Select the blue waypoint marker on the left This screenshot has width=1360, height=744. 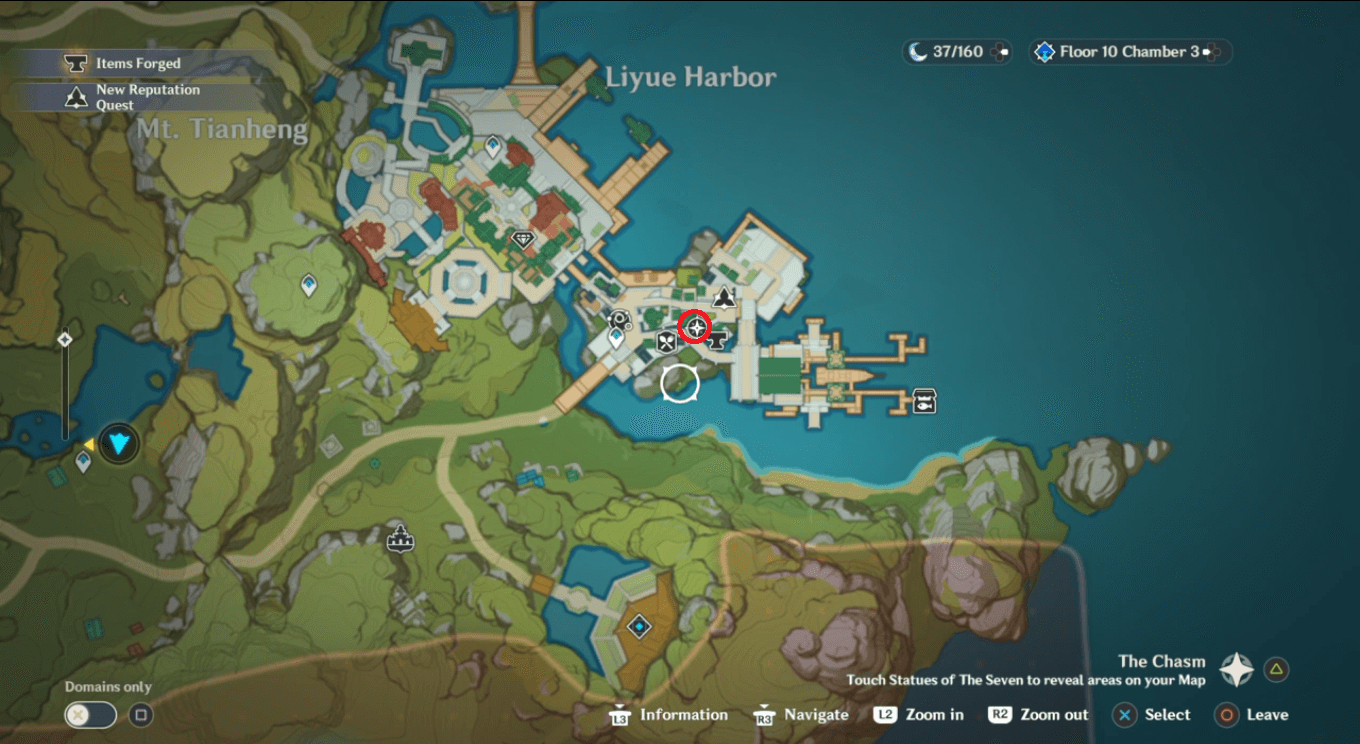pos(83,462)
